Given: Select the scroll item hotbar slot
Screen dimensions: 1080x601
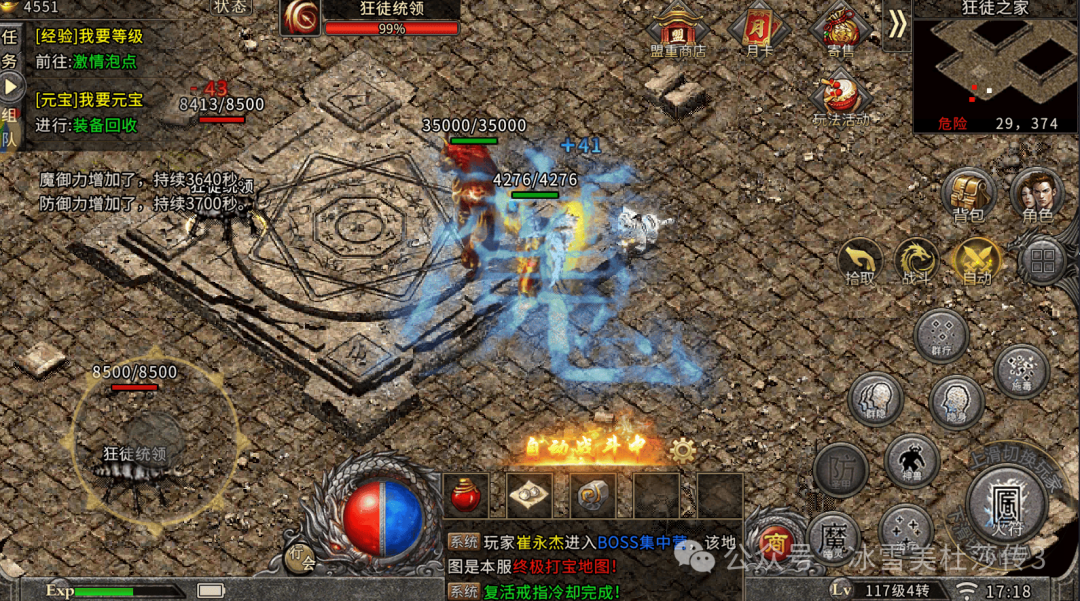Looking at the screenshot, I should (529, 495).
